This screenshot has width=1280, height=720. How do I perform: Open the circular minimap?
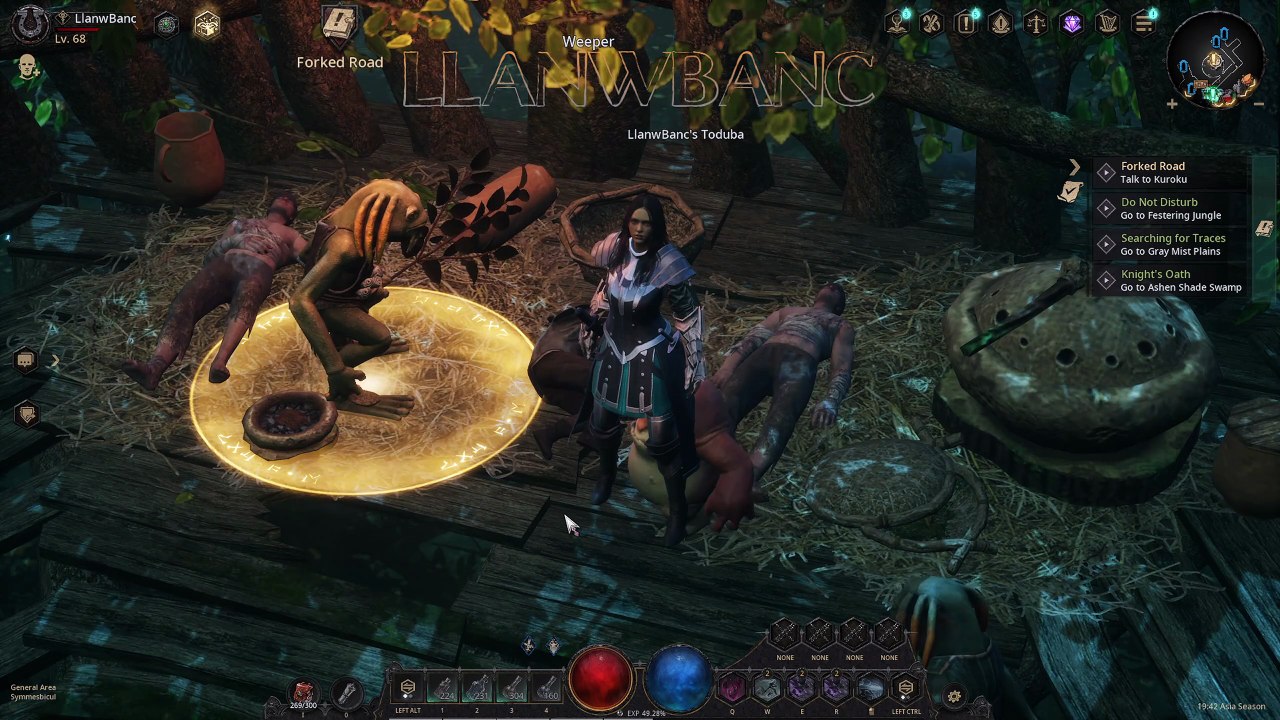pyautogui.click(x=1214, y=62)
